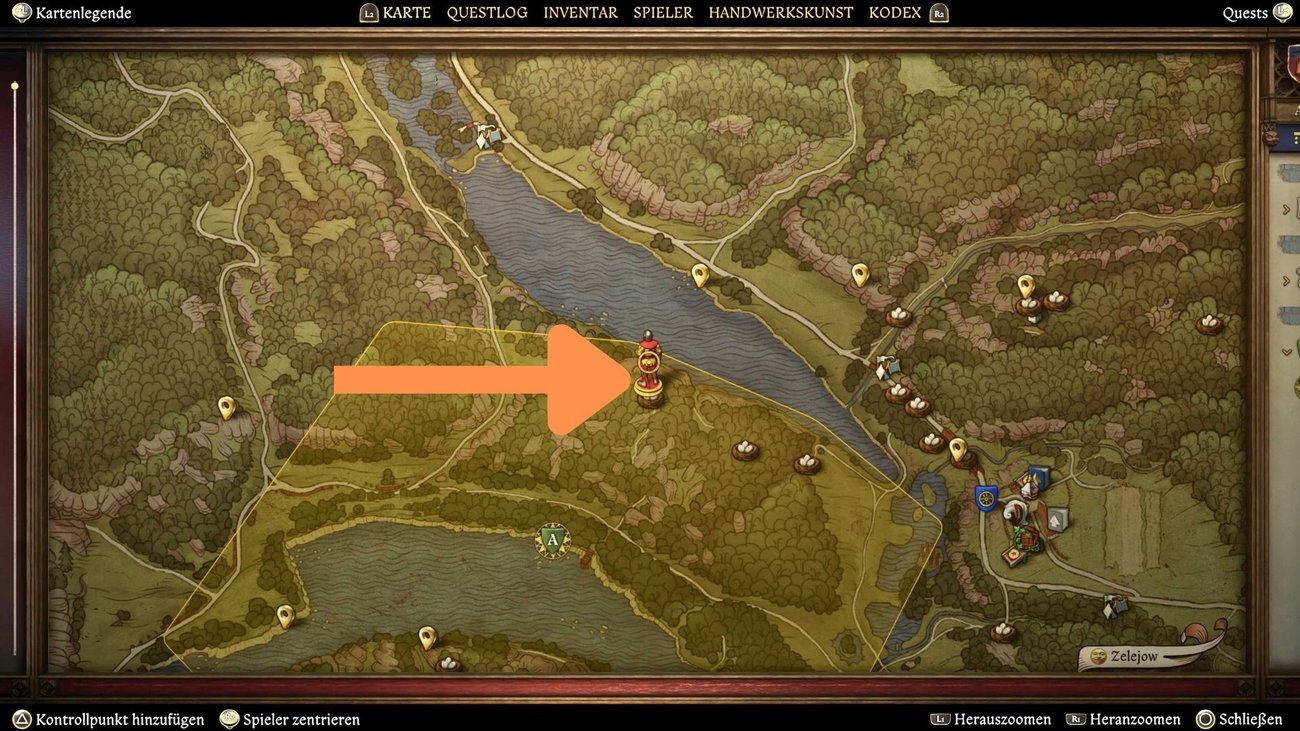Open the INVENTAR tab

[x=580, y=12]
